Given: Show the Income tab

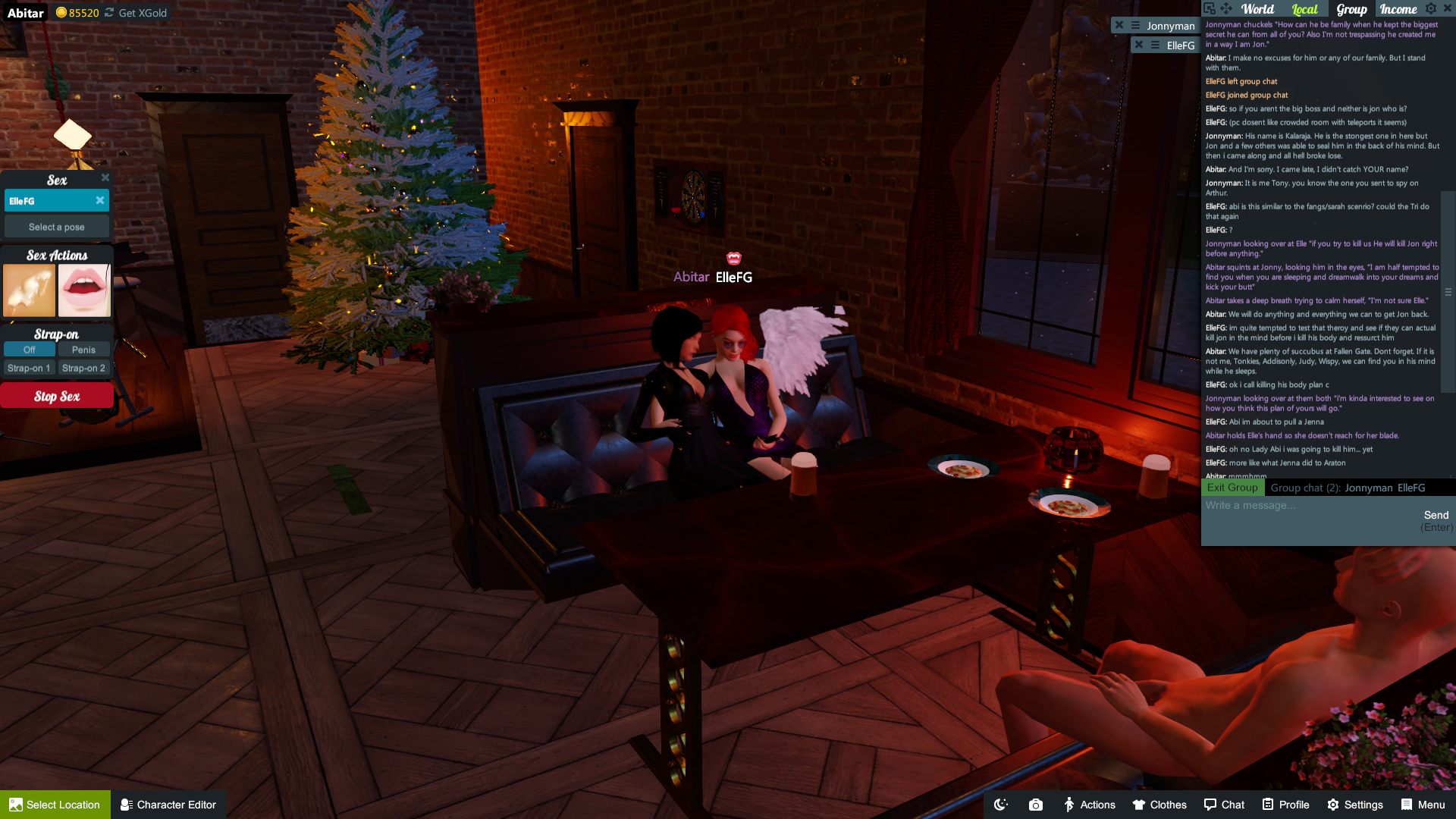Looking at the screenshot, I should [1398, 9].
